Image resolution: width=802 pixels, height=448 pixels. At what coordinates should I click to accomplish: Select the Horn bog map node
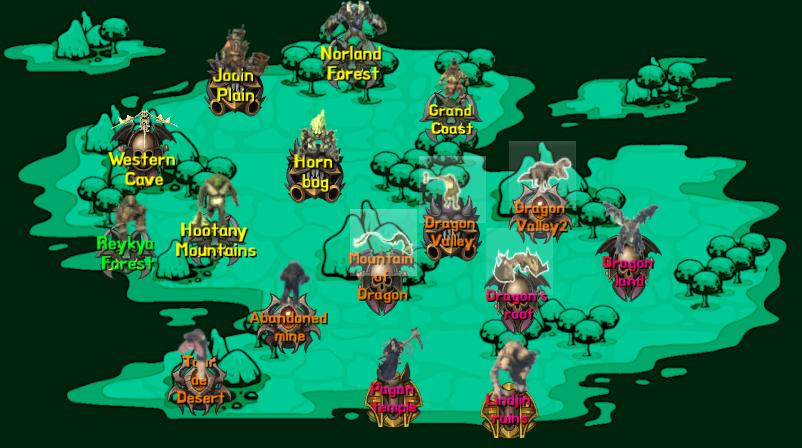315,169
